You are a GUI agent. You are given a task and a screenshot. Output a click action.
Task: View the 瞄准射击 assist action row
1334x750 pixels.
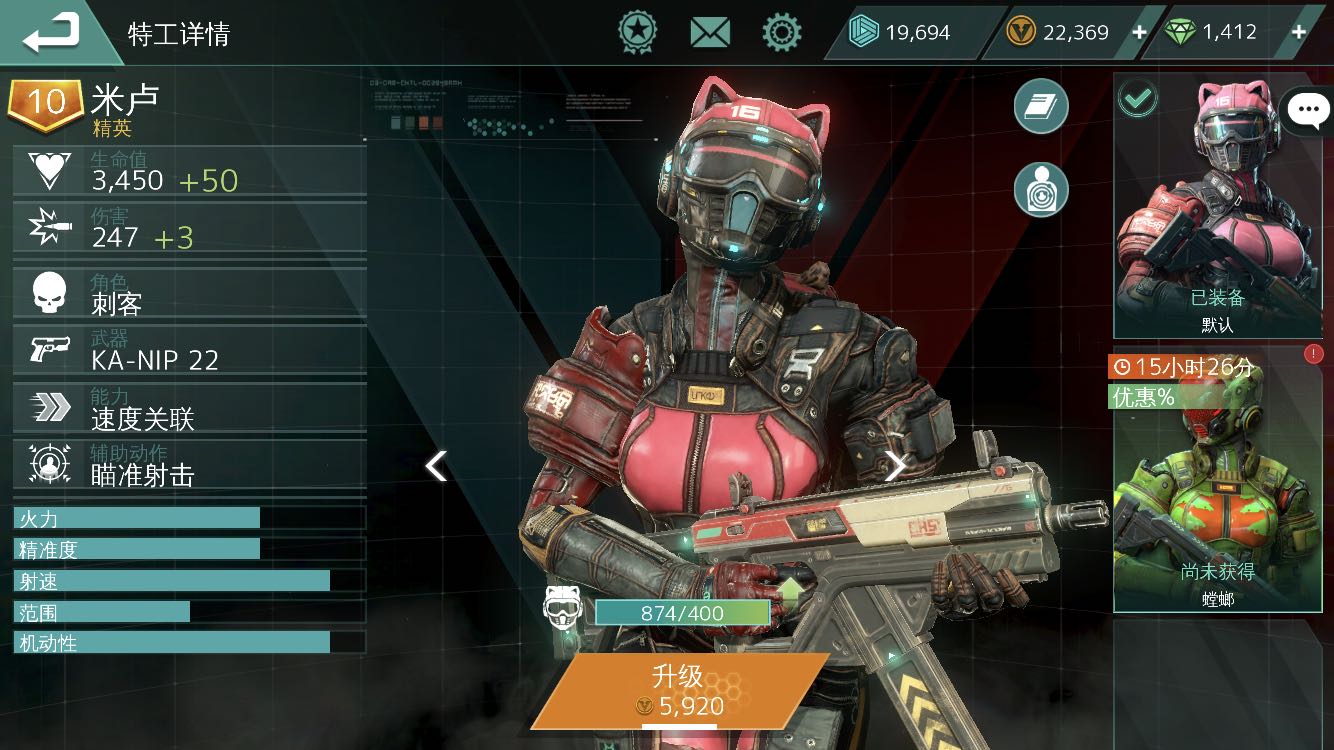190,465
